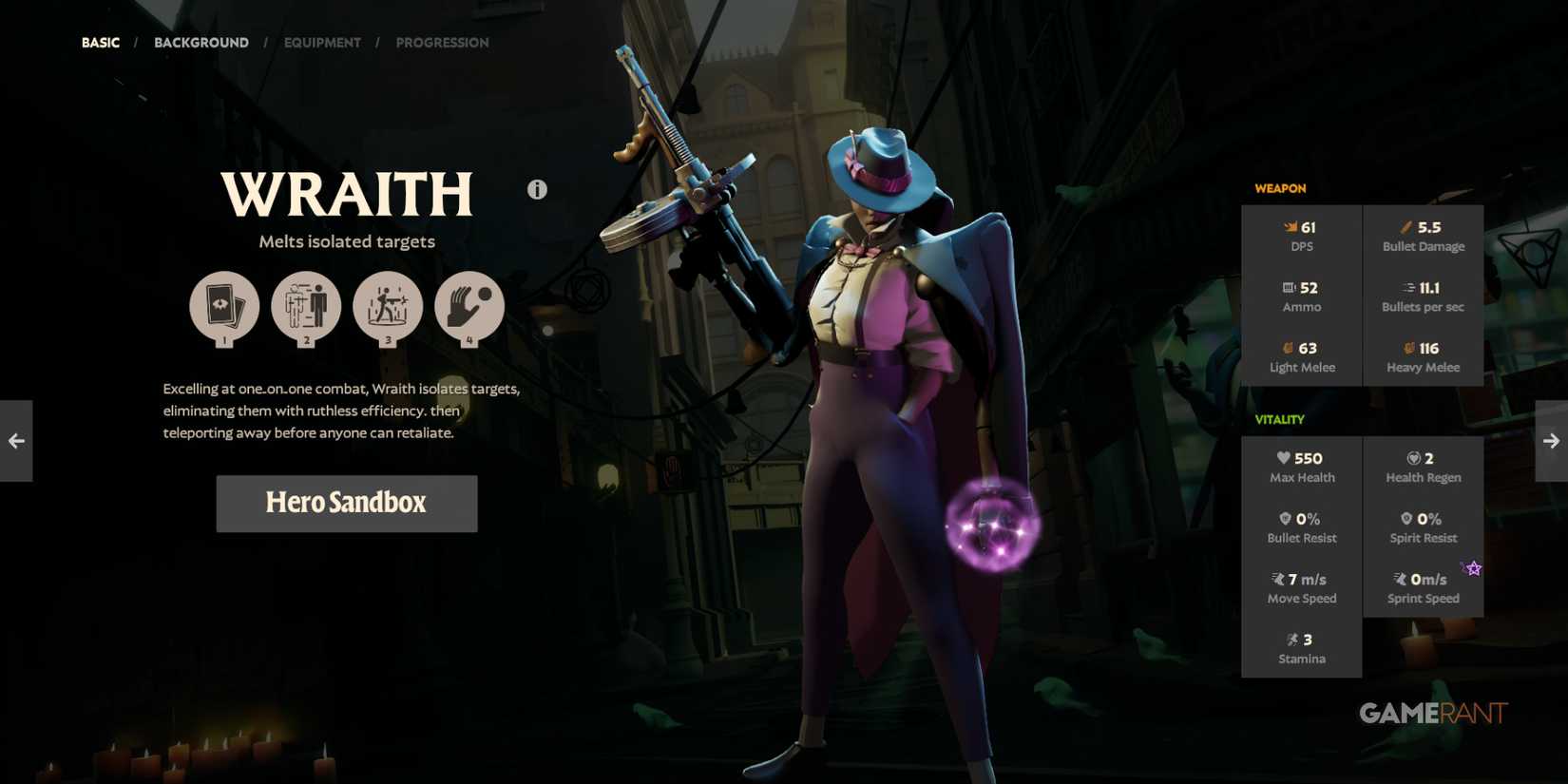Click the Heavy Melee fist icon
The width and height of the screenshot is (1568, 784).
(x=1411, y=348)
